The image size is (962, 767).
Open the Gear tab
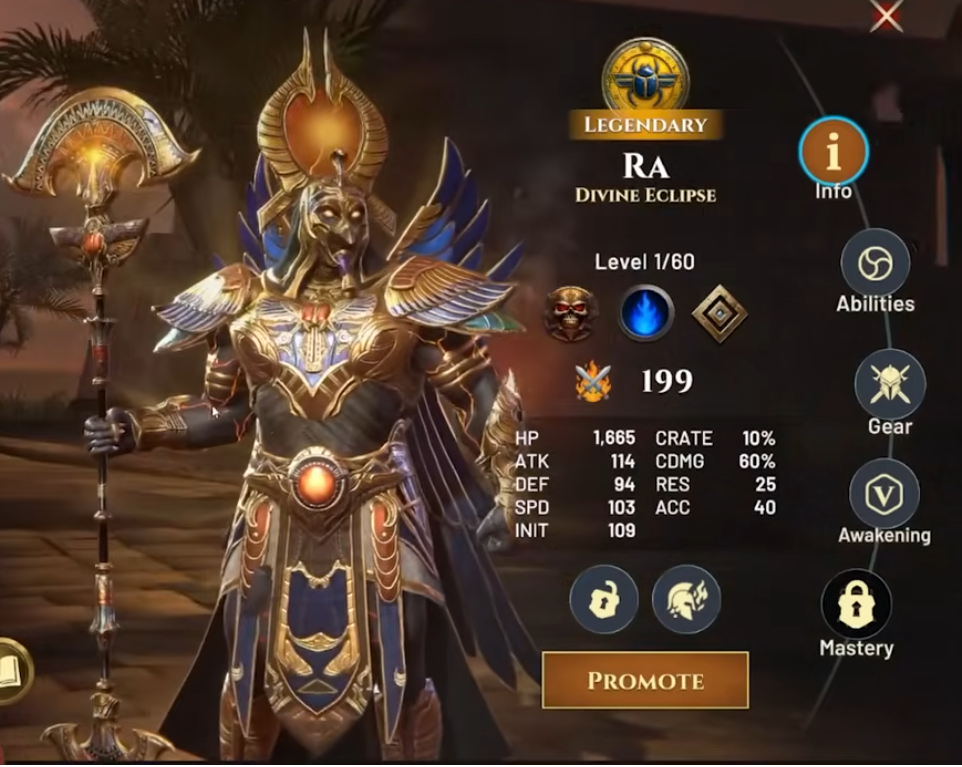[889, 385]
